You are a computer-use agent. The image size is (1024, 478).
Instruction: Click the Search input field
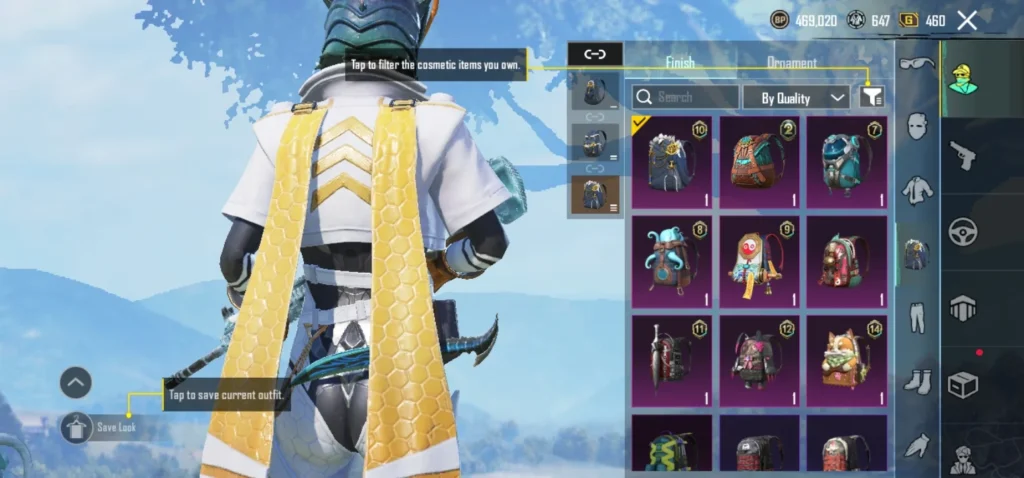(x=686, y=97)
